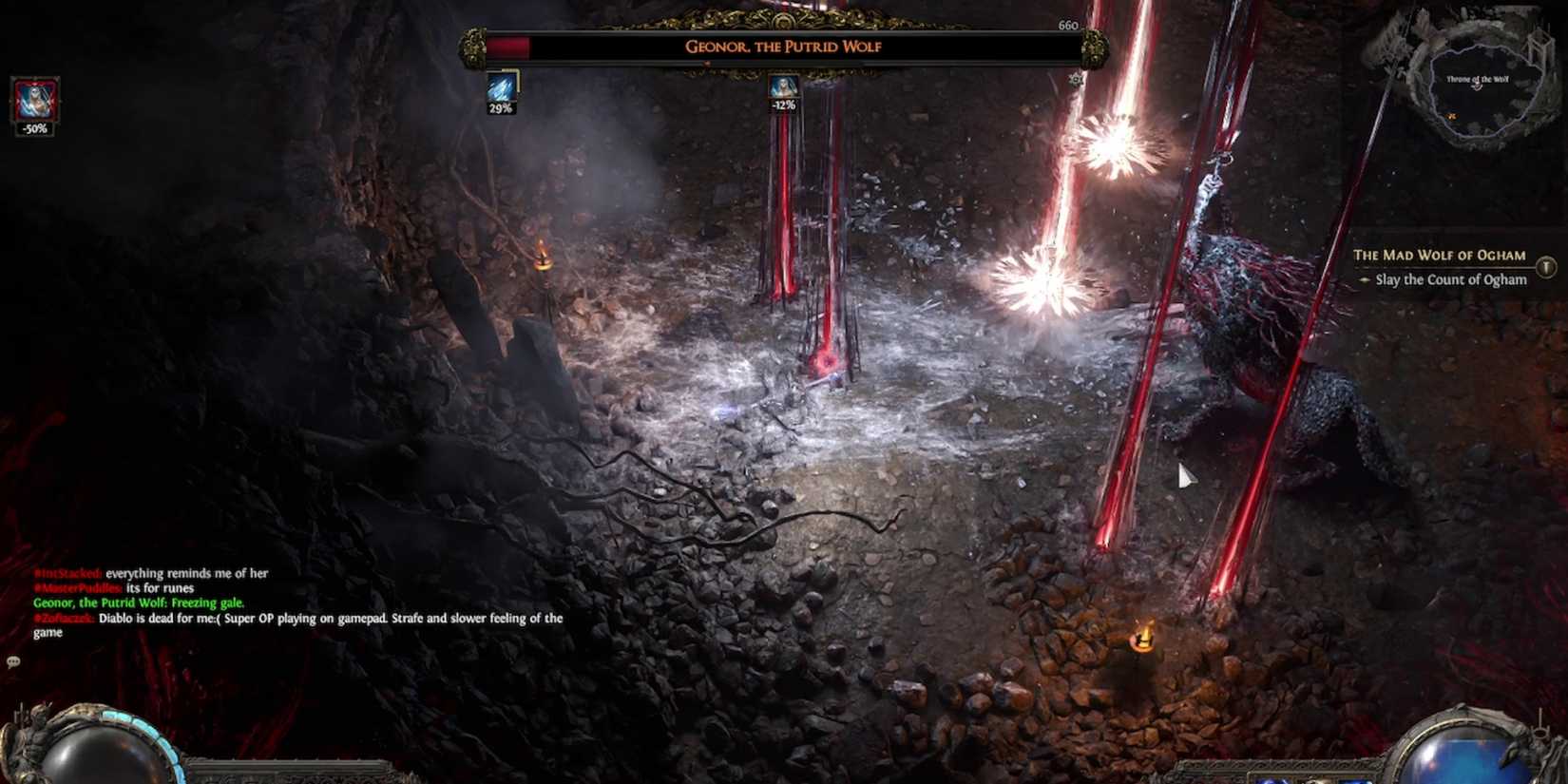This screenshot has height=784, width=1568.
Task: Collapse the Slay the Count of Ogham objective
Action: [1451, 279]
